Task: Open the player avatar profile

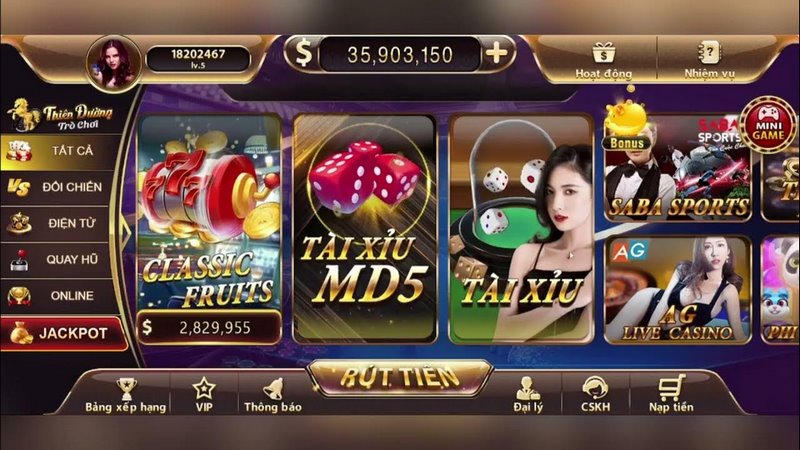Action: click(x=114, y=62)
